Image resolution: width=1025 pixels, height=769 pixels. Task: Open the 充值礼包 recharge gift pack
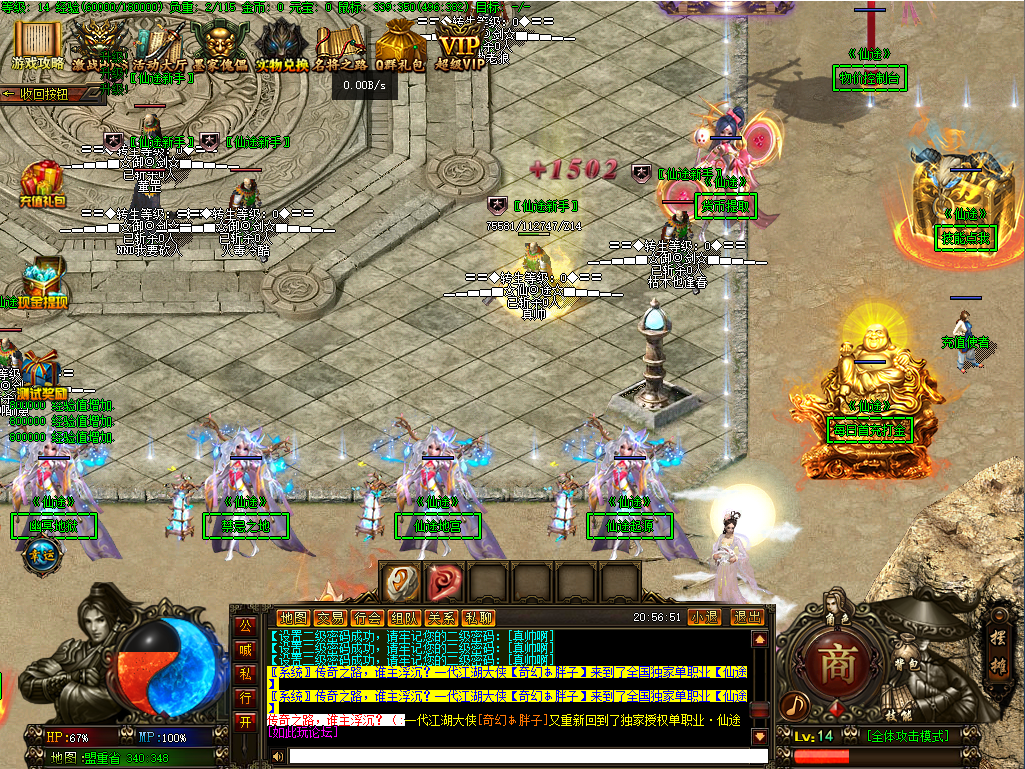pos(40,186)
